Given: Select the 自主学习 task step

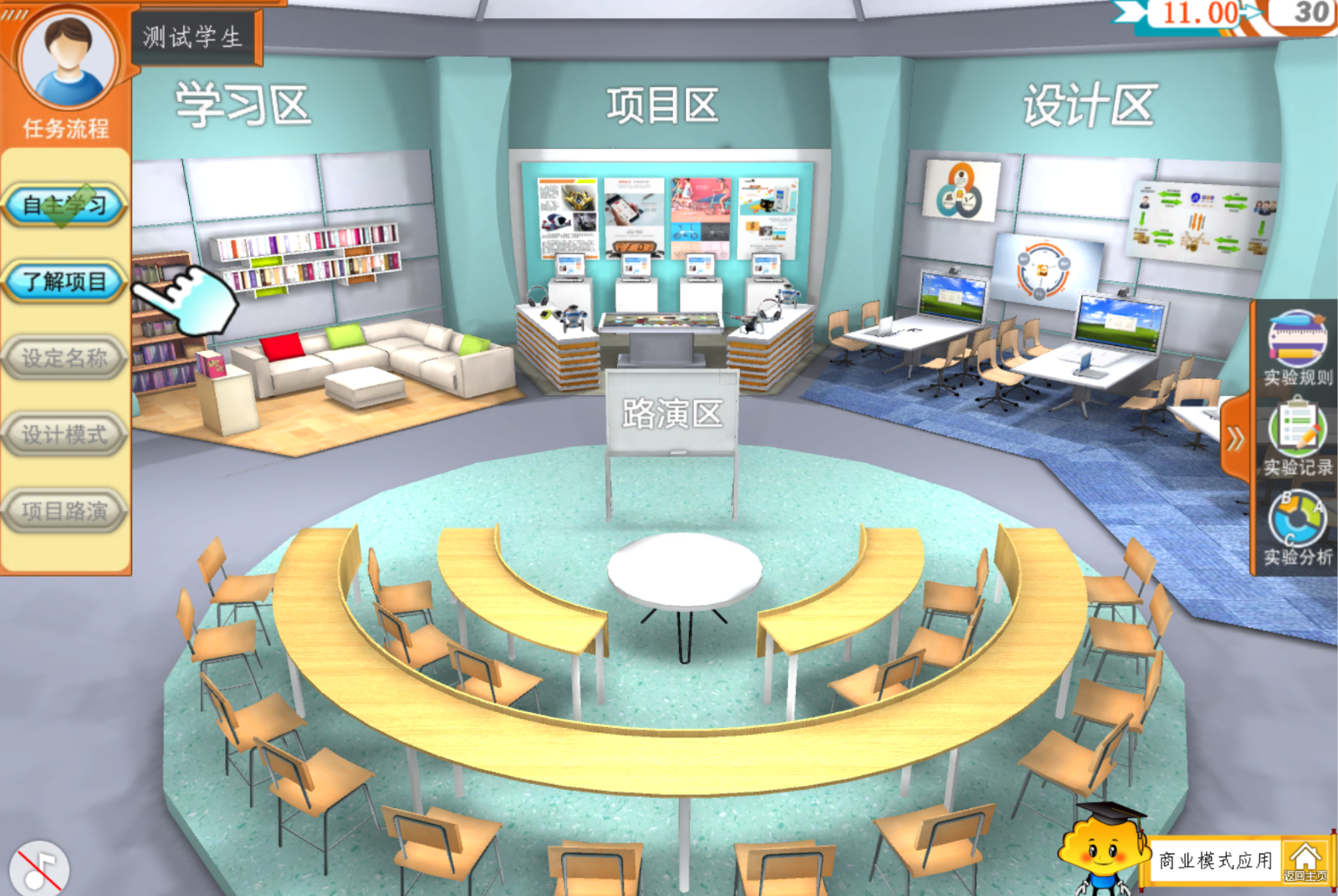Looking at the screenshot, I should pos(65,205).
